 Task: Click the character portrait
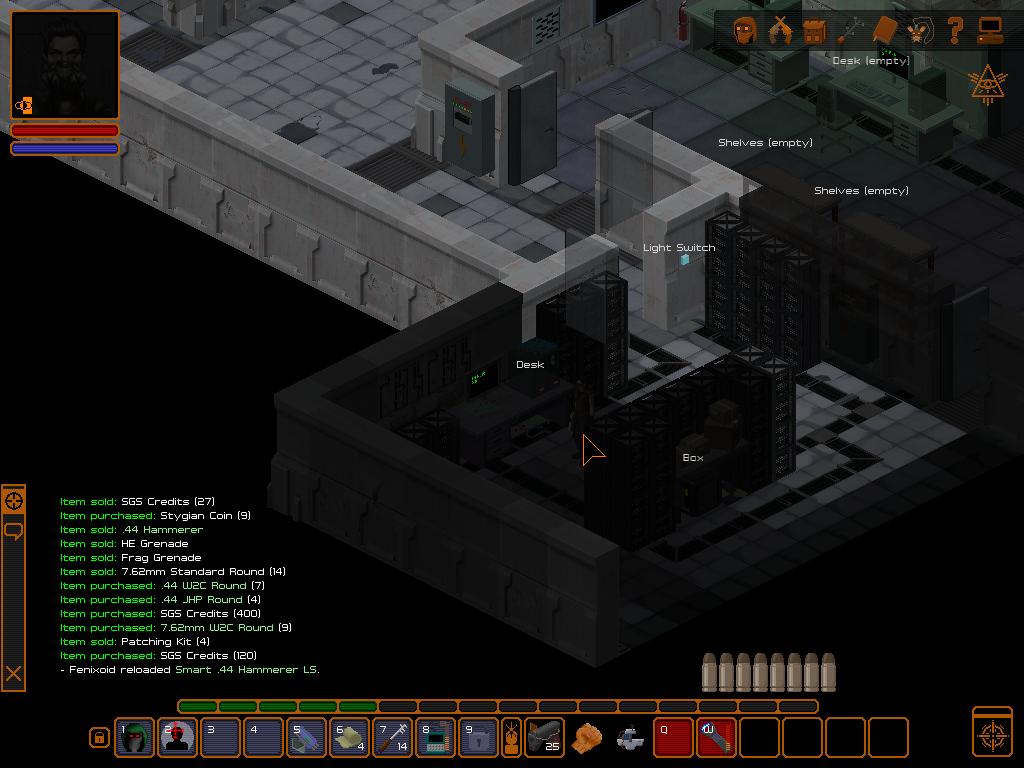(x=65, y=65)
